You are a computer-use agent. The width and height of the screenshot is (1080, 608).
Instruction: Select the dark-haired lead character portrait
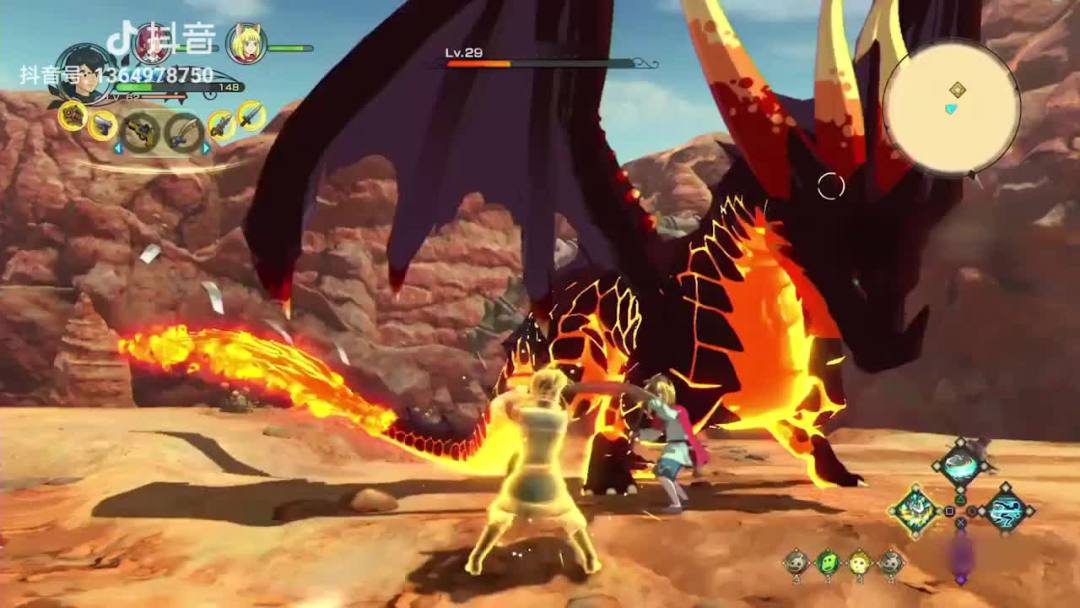[x=84, y=74]
